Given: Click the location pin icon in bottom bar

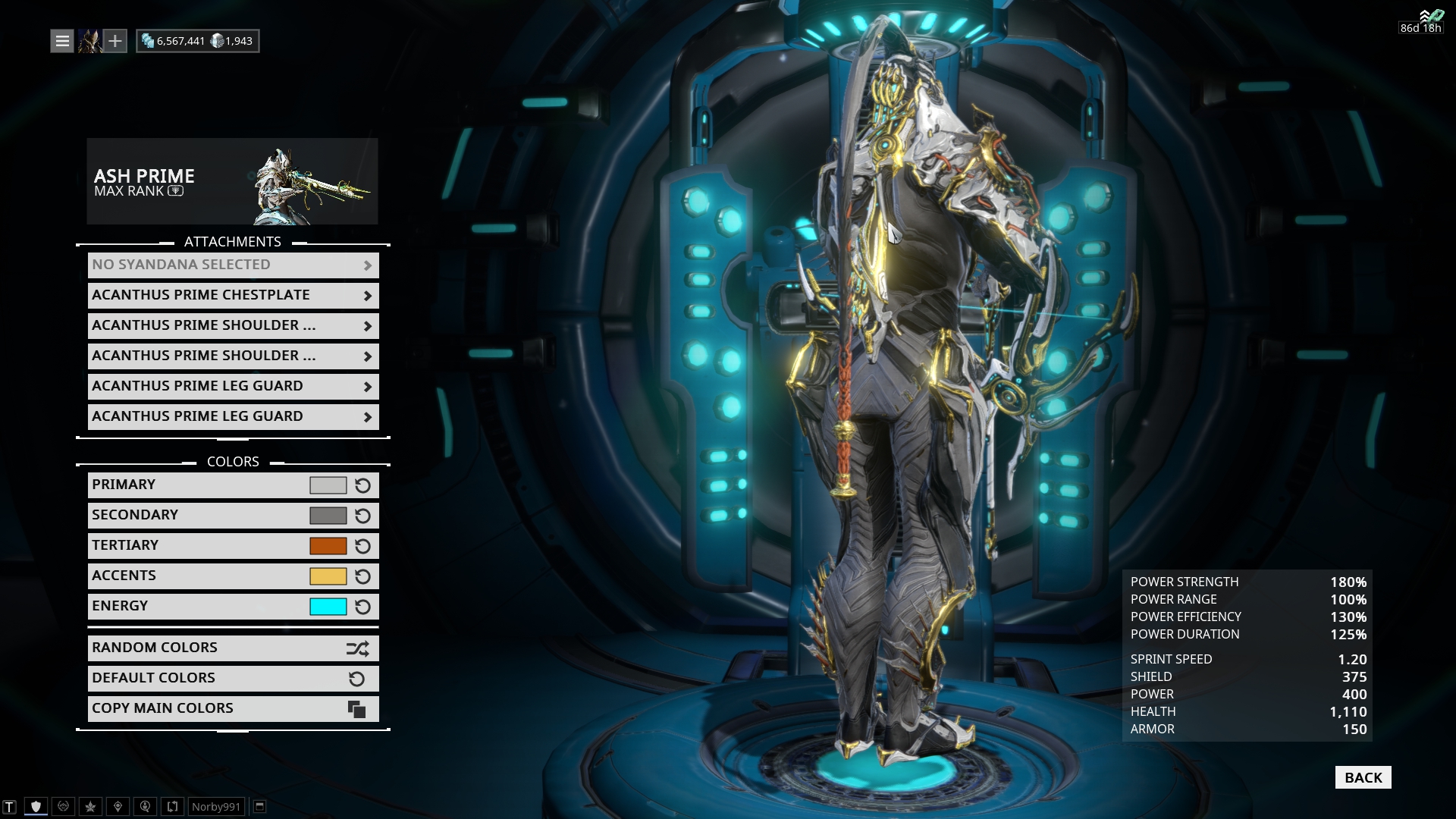Looking at the screenshot, I should click(117, 806).
